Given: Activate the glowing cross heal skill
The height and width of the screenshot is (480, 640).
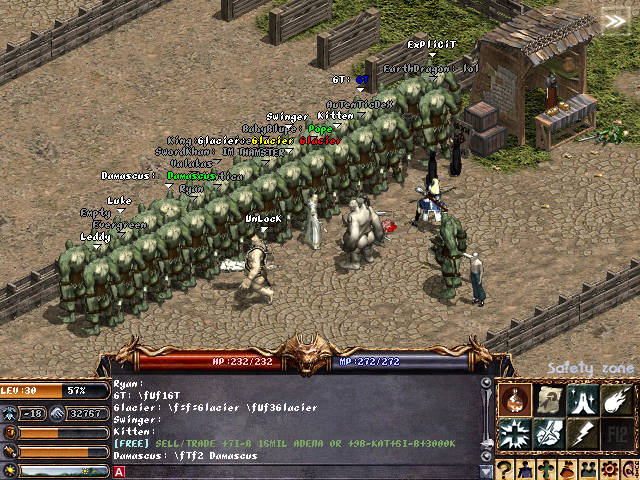Looking at the screenshot, I should pos(515,433).
